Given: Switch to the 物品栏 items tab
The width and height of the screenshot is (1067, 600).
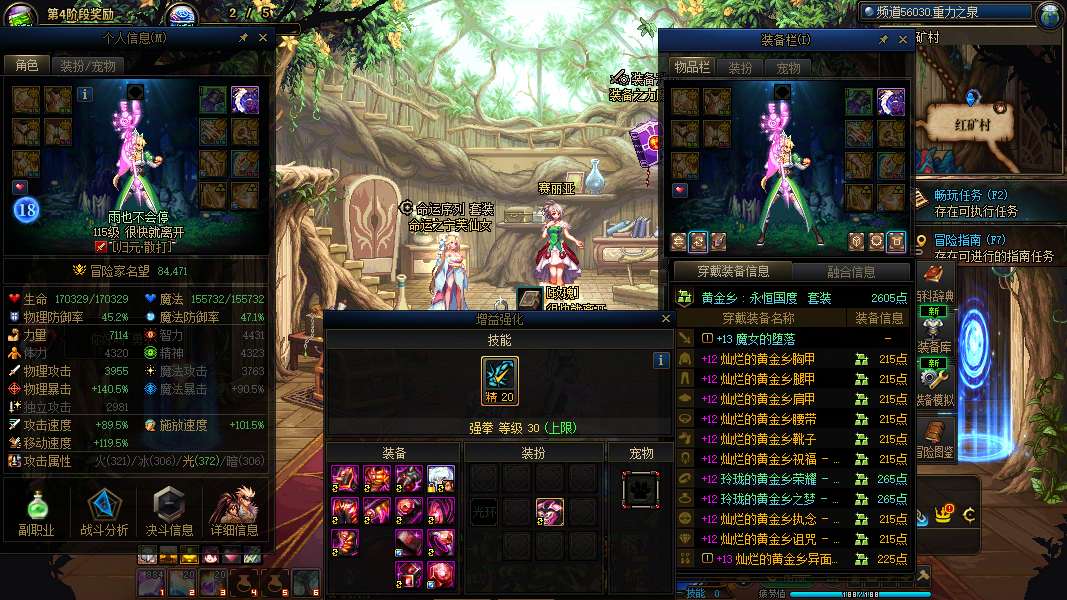Looking at the screenshot, I should click(691, 68).
